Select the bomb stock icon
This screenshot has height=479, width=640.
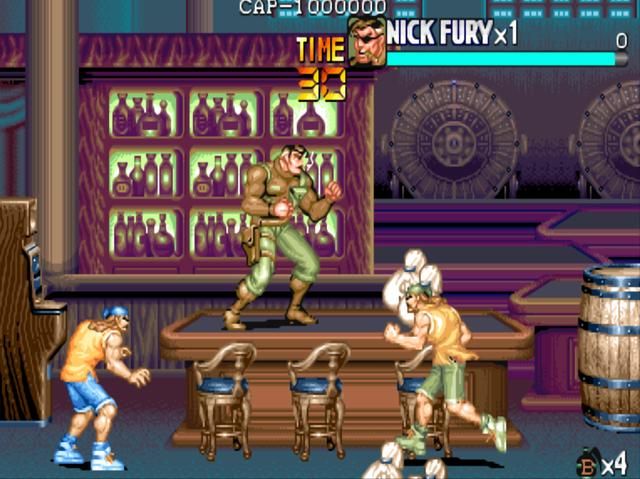(x=588, y=463)
